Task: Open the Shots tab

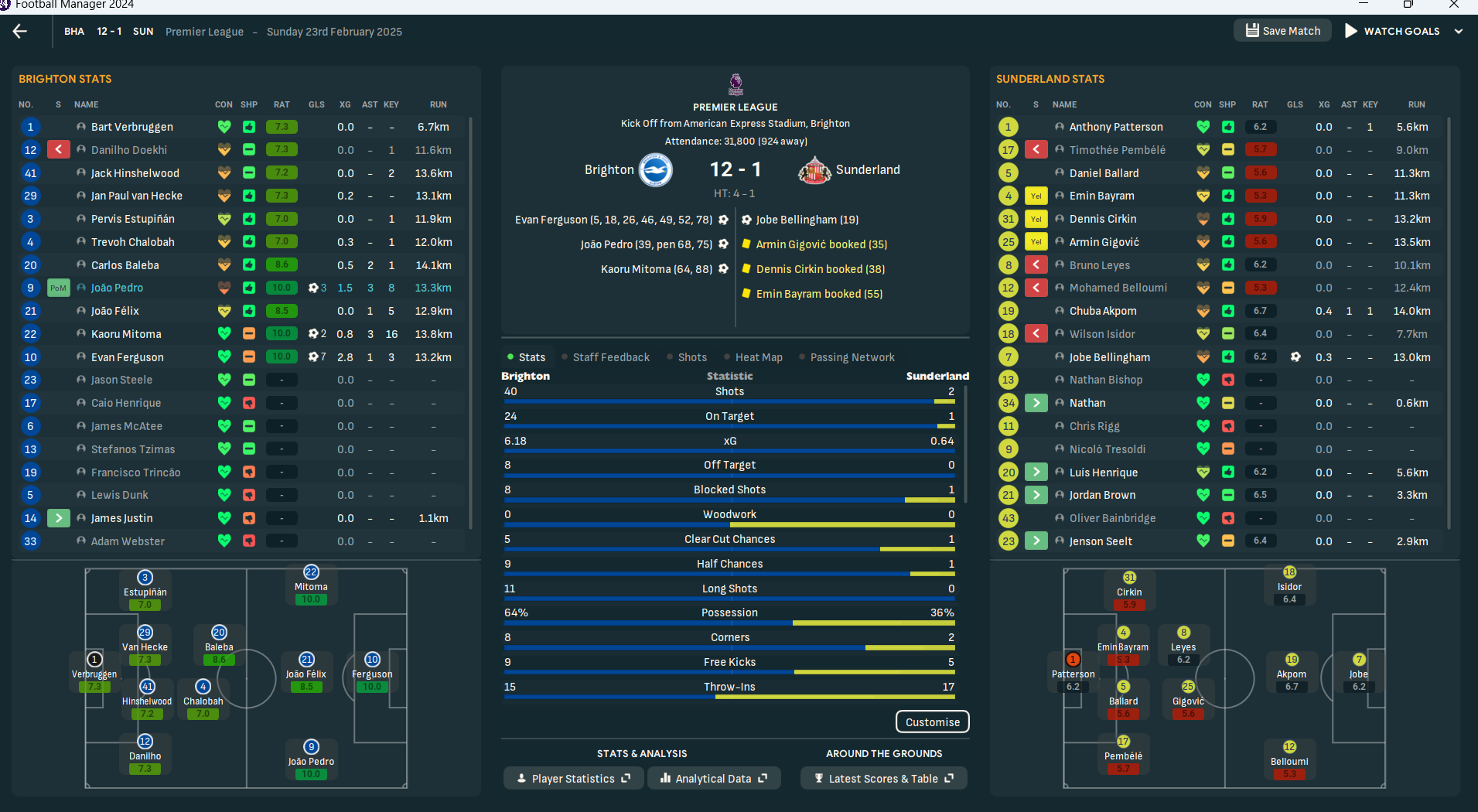Action: [x=691, y=357]
